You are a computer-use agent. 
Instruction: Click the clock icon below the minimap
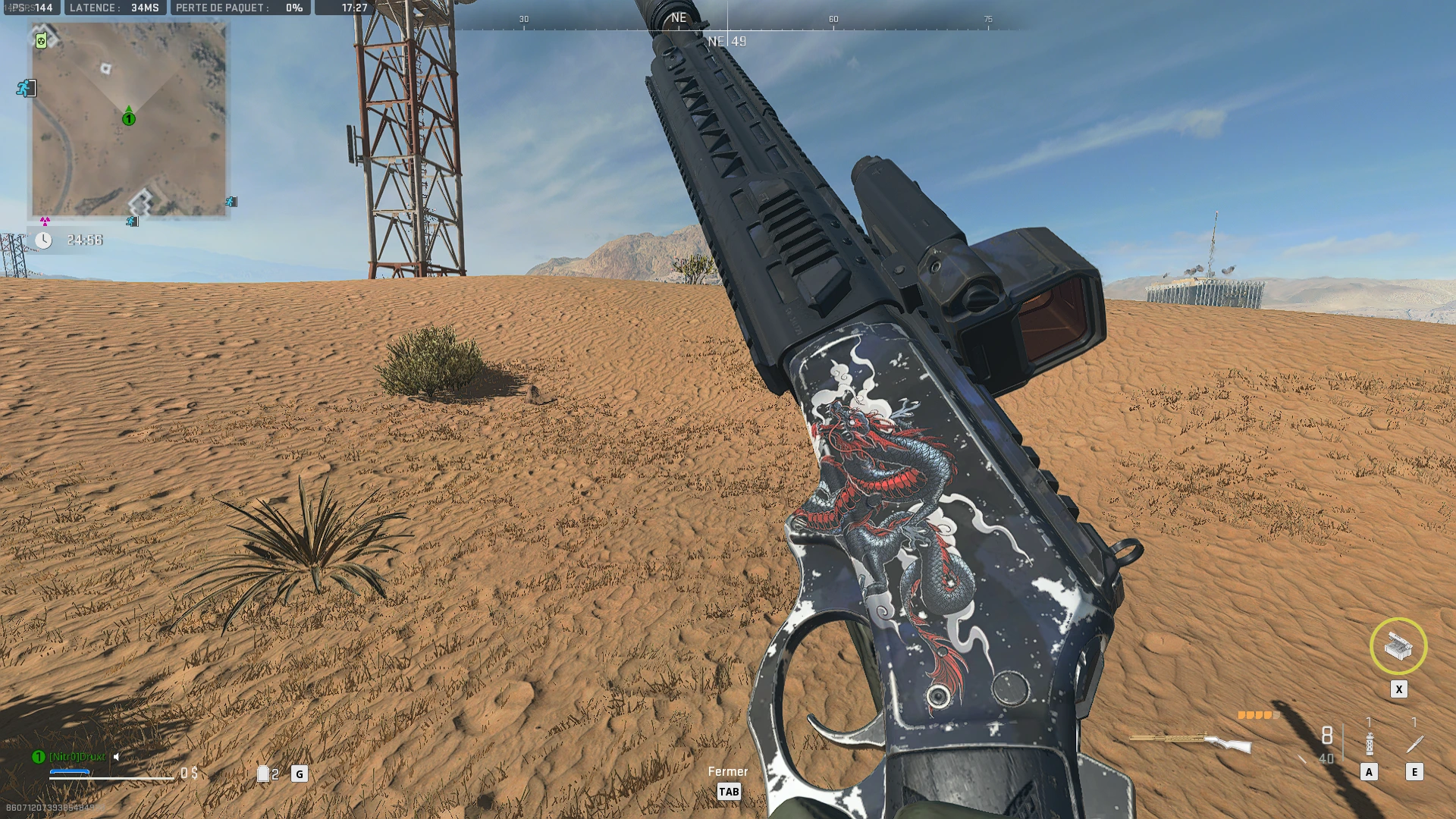[x=44, y=240]
